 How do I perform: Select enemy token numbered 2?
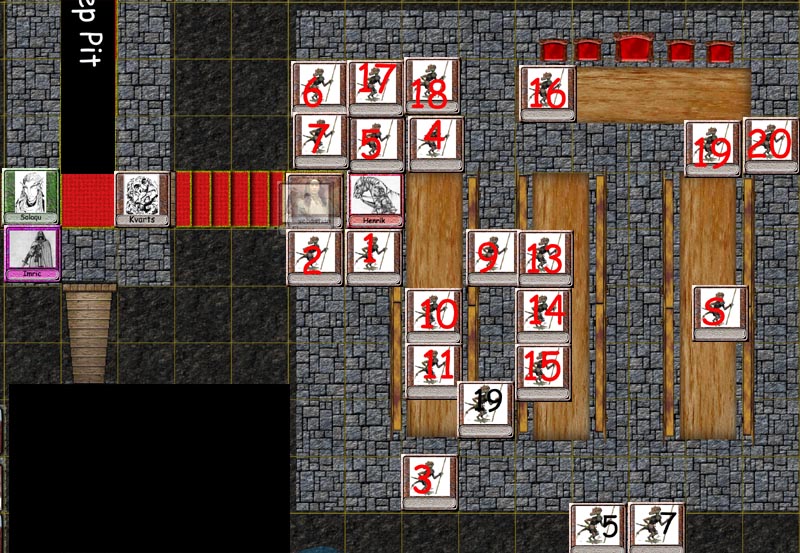(315, 257)
